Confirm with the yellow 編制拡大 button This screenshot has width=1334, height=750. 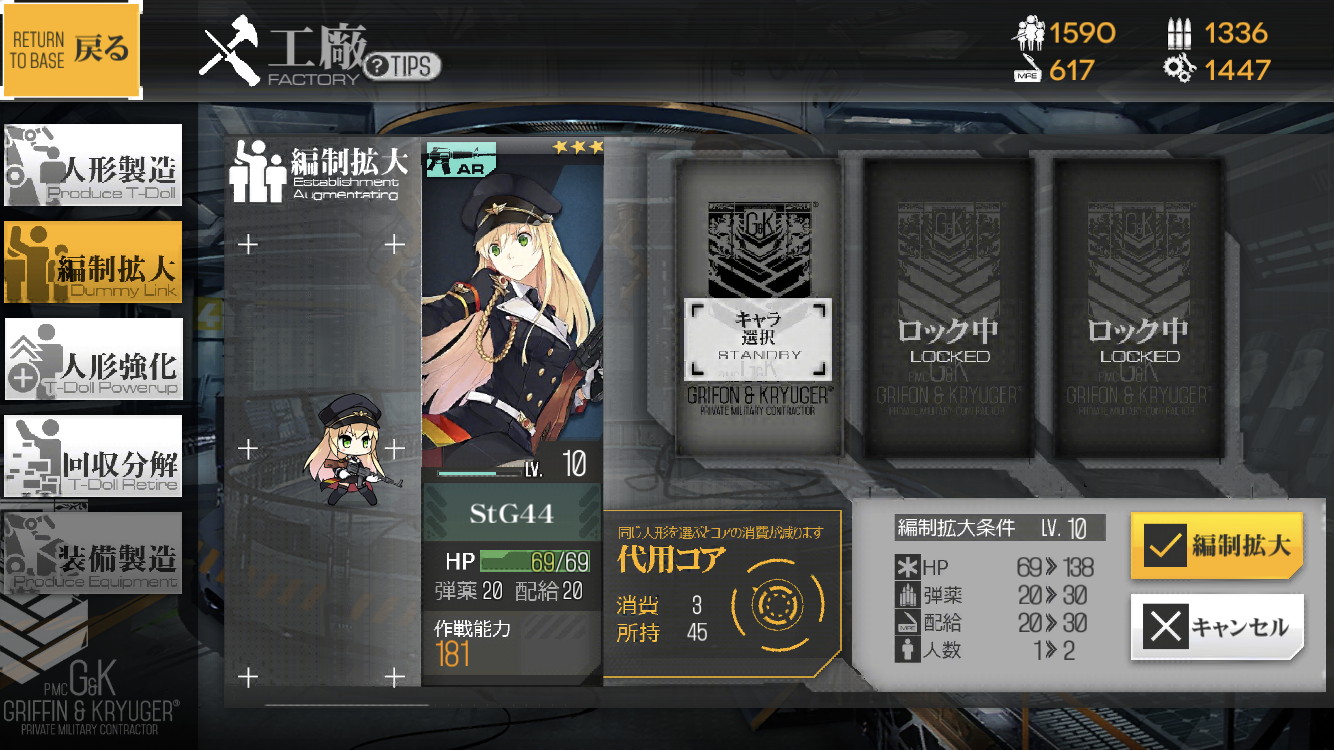point(1217,546)
